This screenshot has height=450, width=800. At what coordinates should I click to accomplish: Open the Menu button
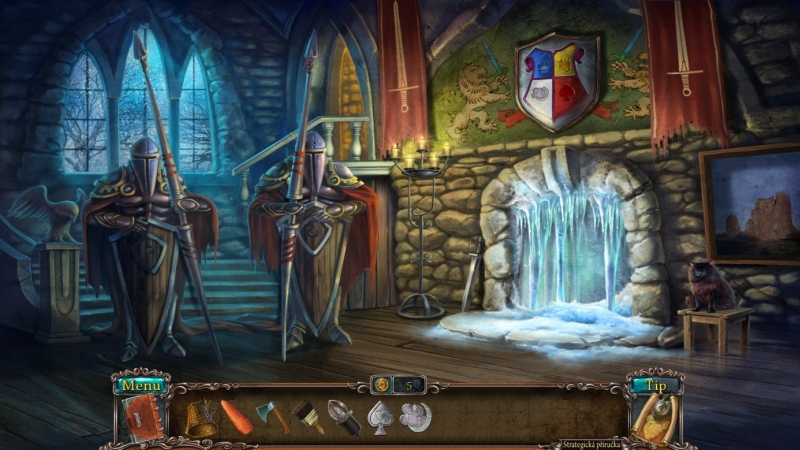click(x=141, y=385)
